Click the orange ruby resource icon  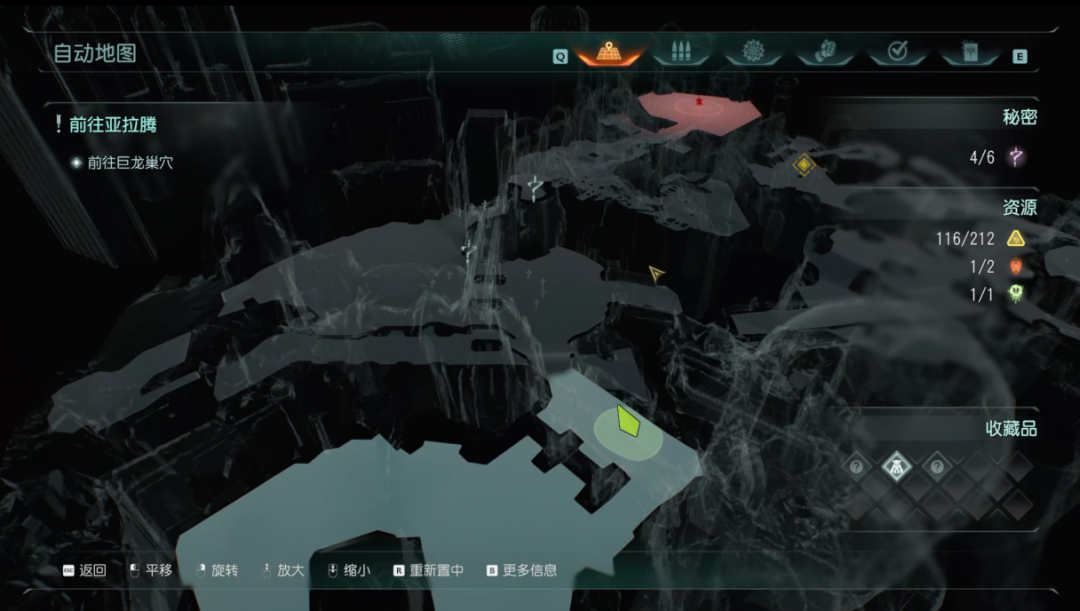point(1016,266)
